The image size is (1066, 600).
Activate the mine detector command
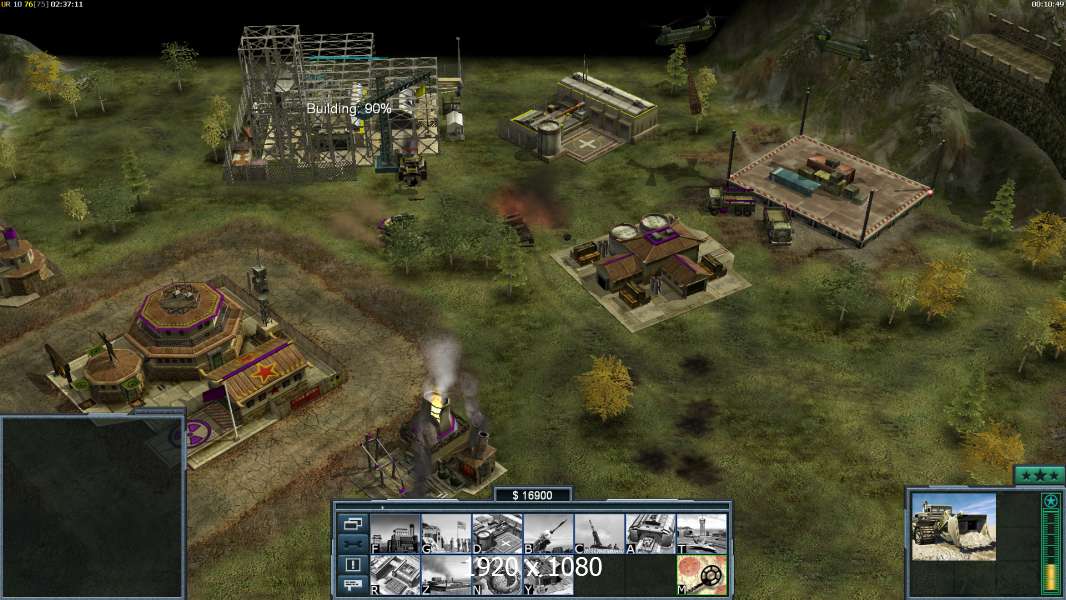pyautogui.click(x=701, y=574)
